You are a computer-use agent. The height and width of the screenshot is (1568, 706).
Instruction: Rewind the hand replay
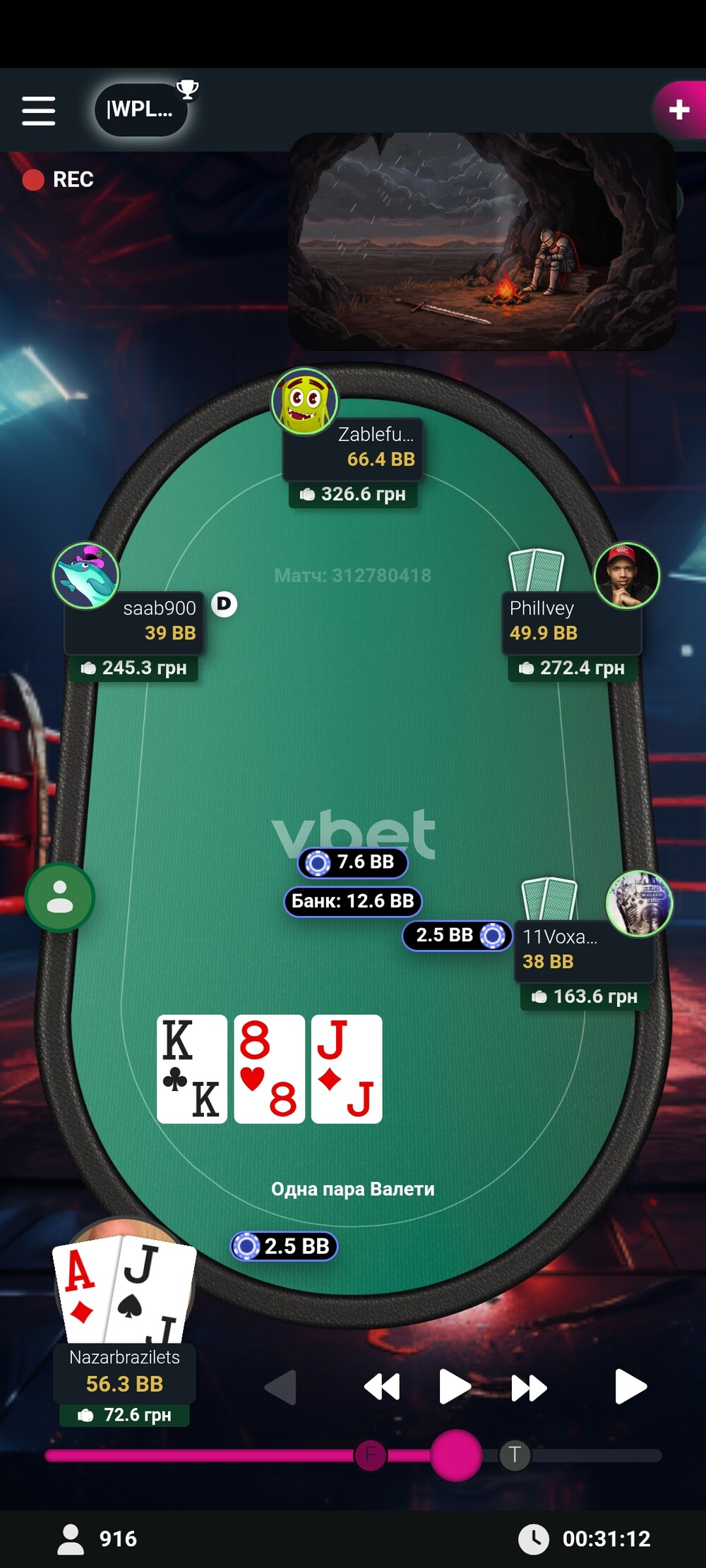(x=382, y=1387)
